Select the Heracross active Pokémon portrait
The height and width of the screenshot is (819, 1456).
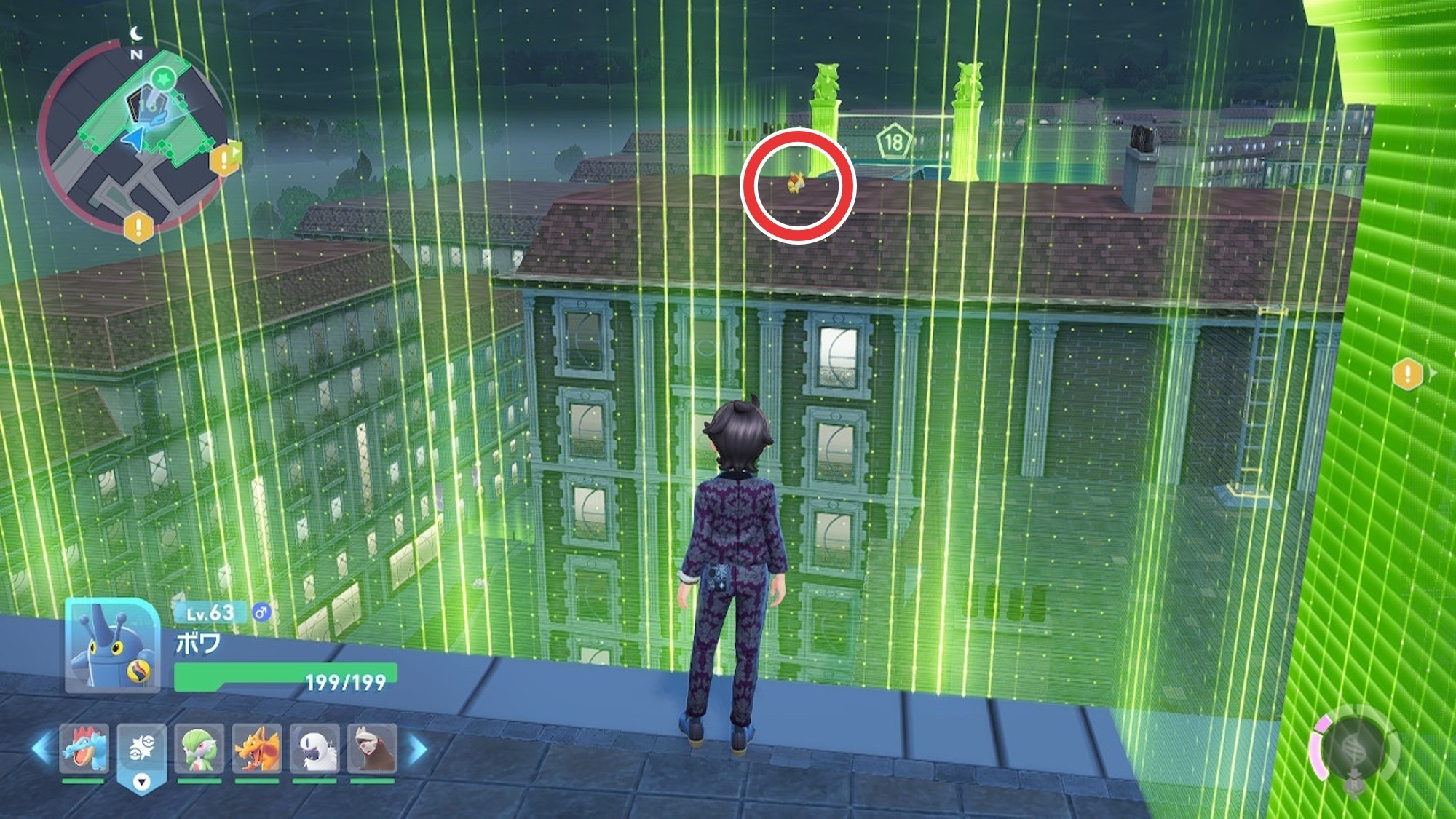(x=112, y=645)
